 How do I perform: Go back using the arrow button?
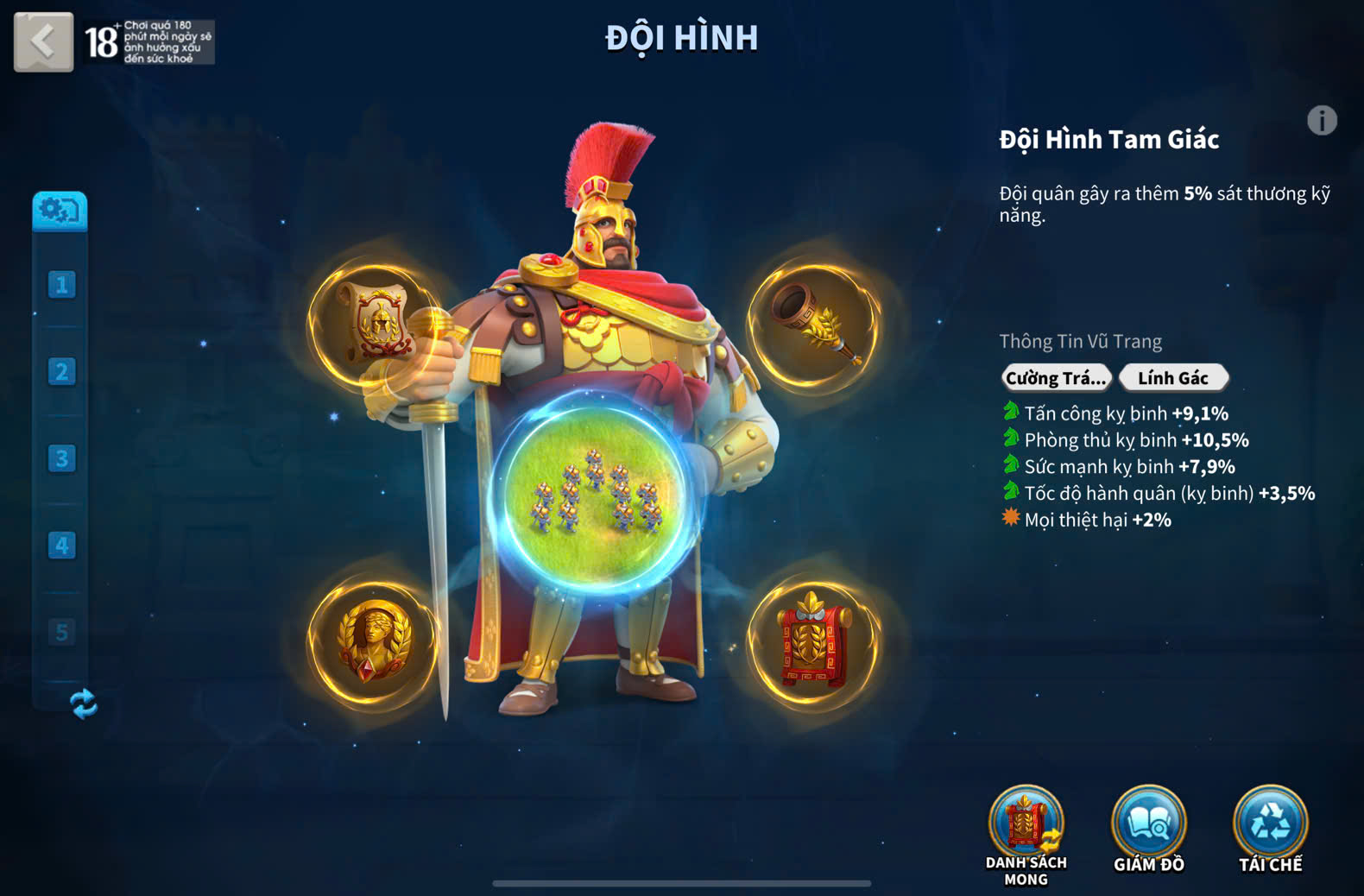pyautogui.click(x=43, y=41)
